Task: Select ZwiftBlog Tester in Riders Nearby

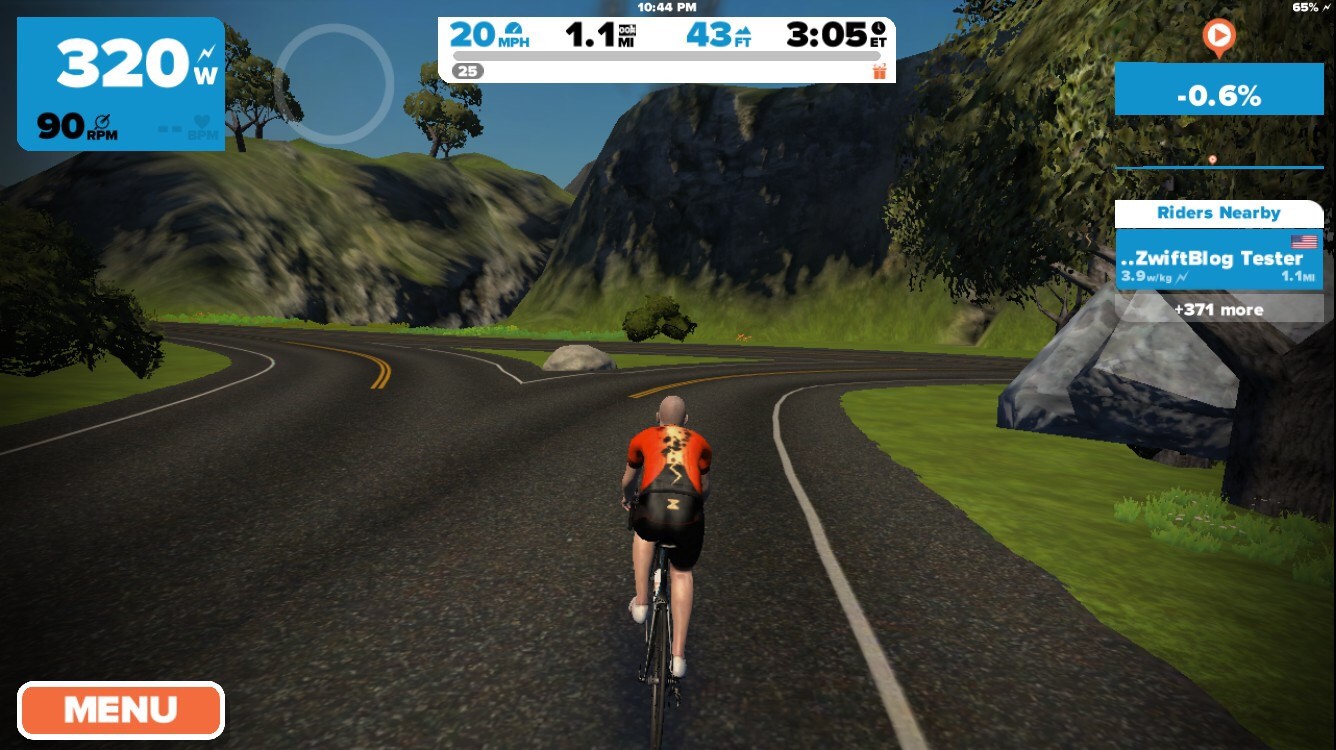Action: [x=1219, y=260]
